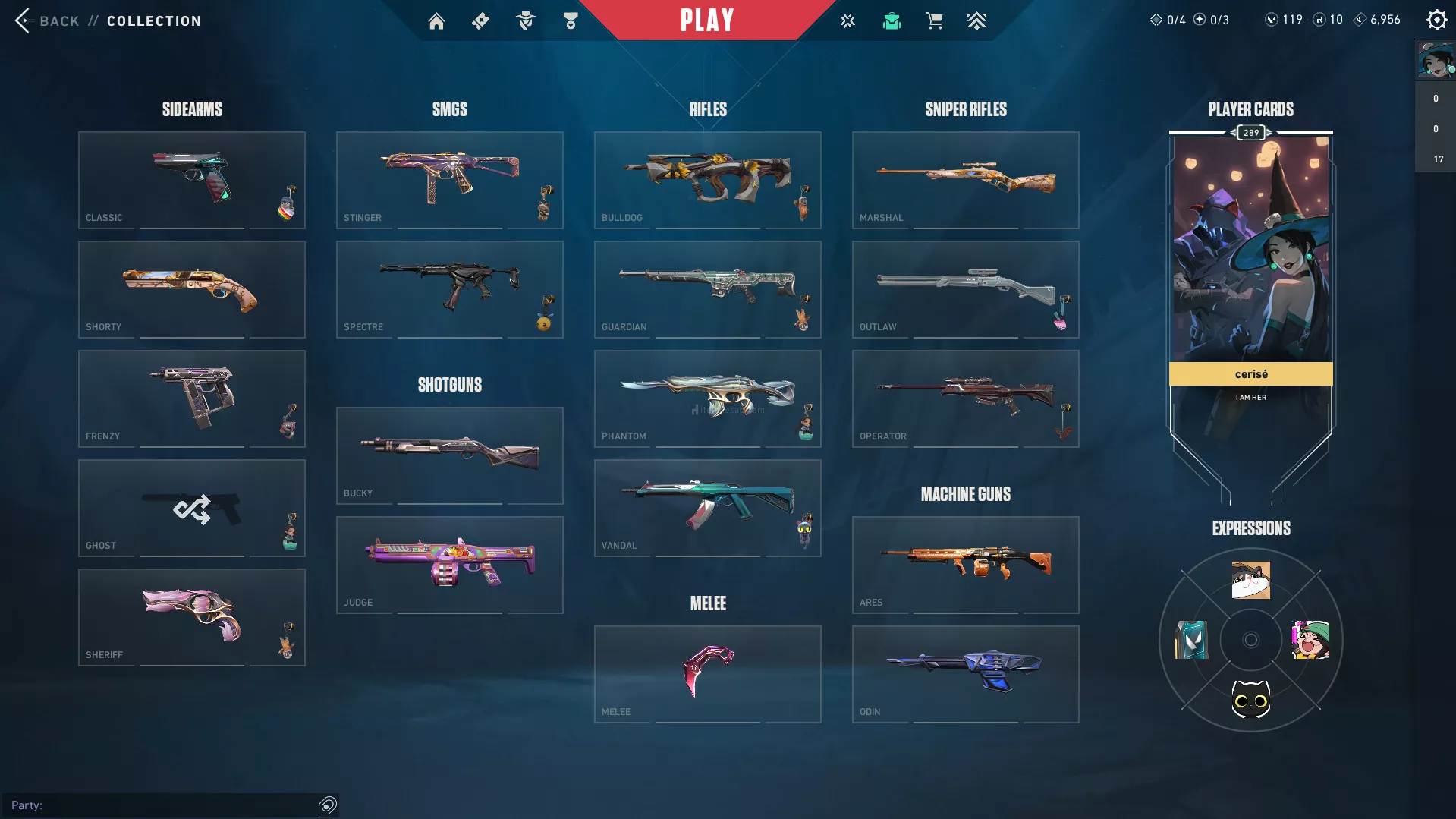Open the Odin machine gun slot
Viewport: 1456px width, 819px height.
click(x=965, y=674)
